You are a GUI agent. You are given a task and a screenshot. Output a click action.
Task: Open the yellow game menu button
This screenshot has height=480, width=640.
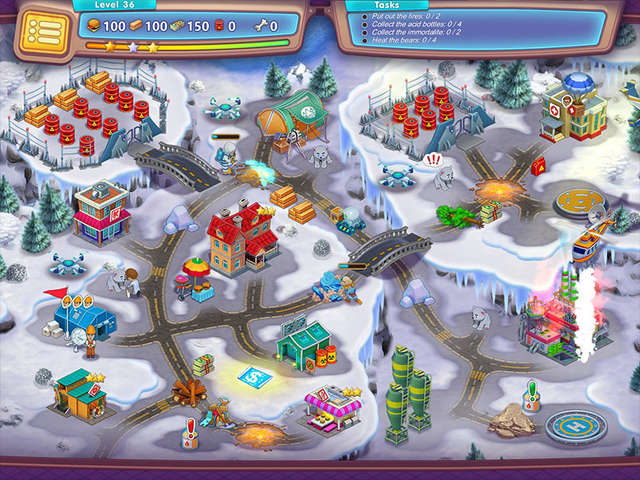(40, 31)
